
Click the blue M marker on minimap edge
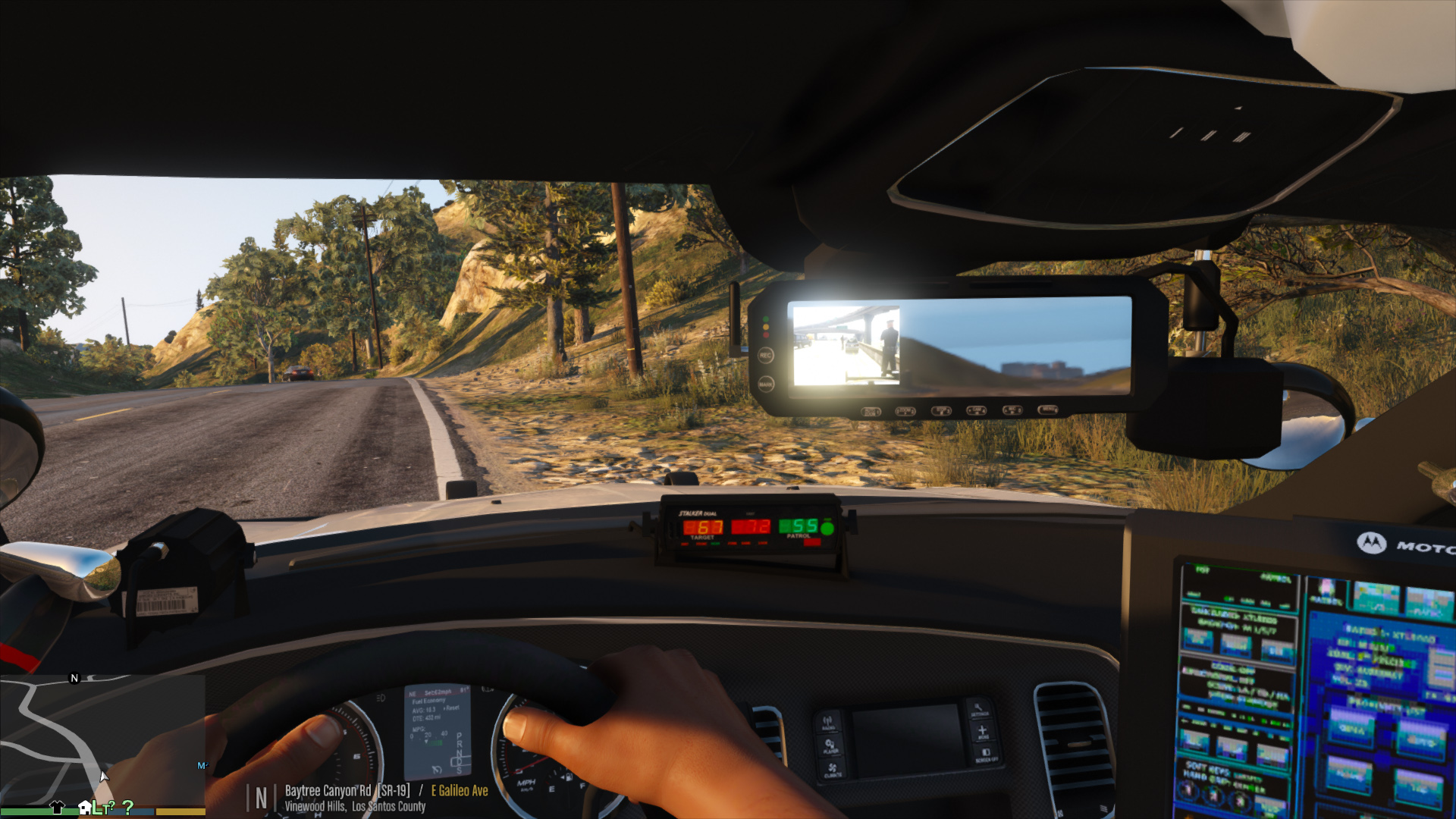[x=202, y=766]
